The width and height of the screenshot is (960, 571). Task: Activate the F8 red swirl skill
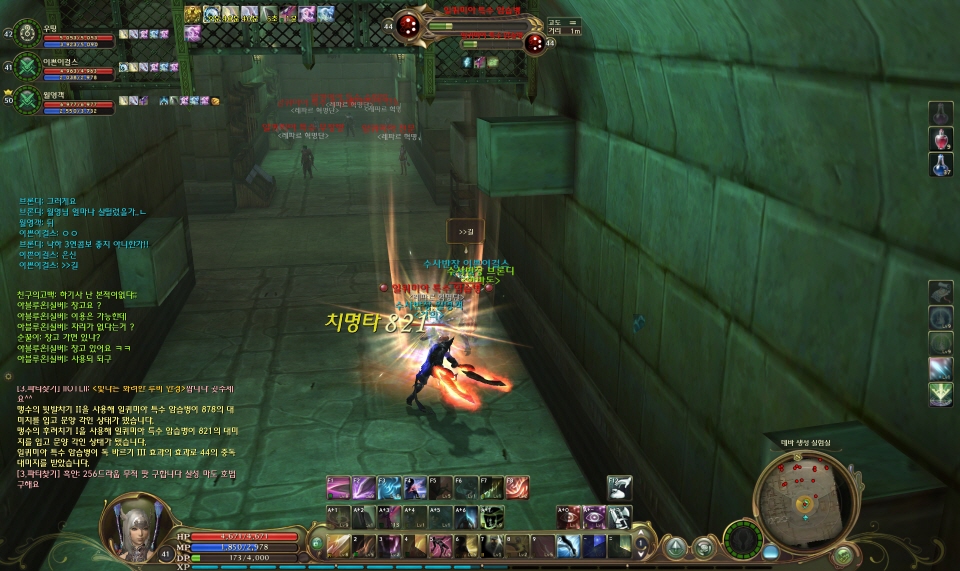coord(517,487)
